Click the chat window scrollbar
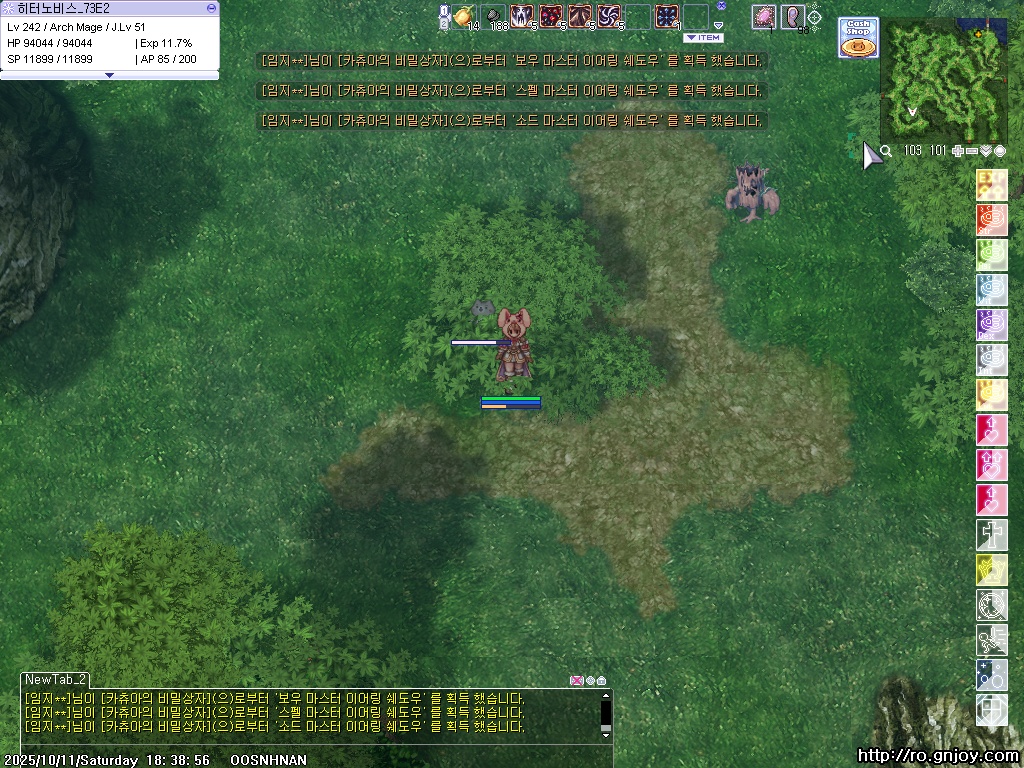1024x768 pixels. (x=605, y=713)
